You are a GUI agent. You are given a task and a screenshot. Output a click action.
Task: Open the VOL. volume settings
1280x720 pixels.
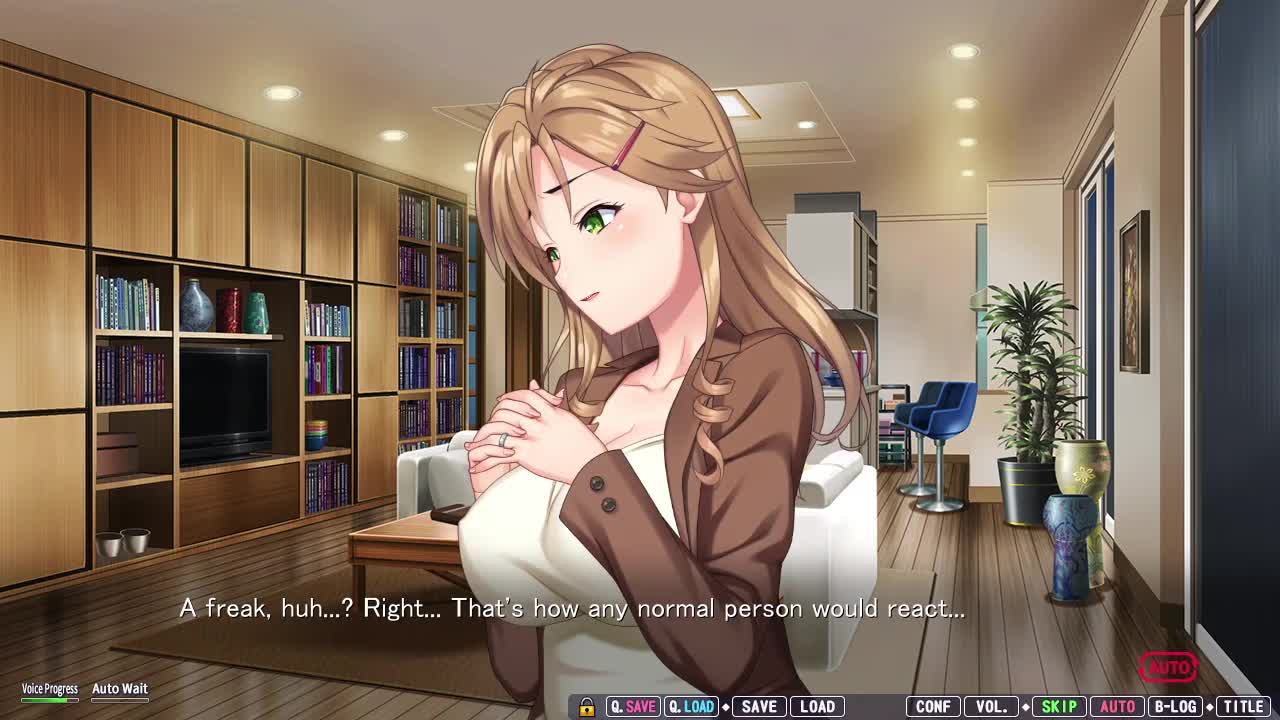(992, 707)
